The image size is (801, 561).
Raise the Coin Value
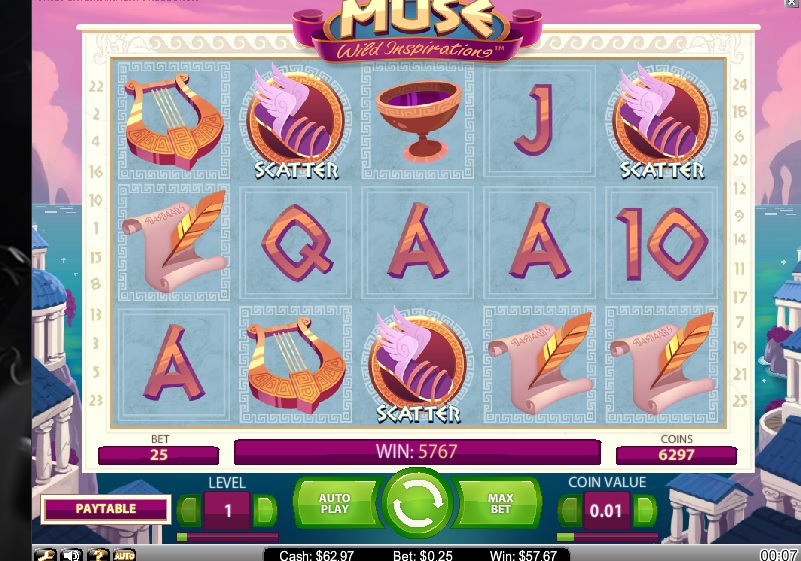click(645, 511)
